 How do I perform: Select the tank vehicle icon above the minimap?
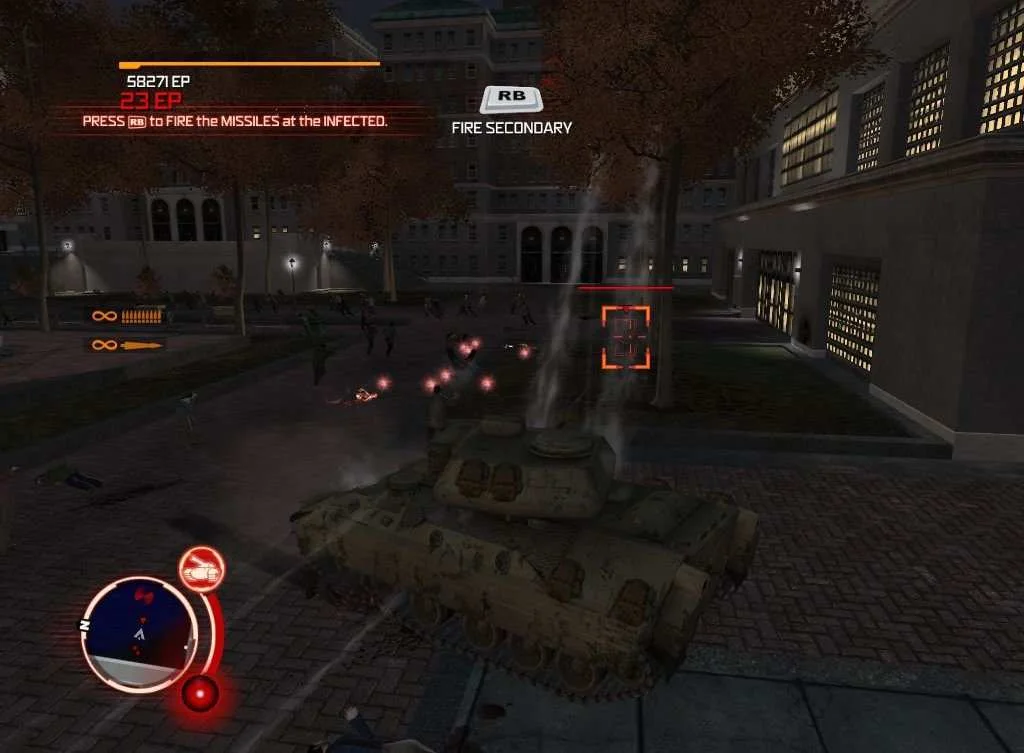202,569
